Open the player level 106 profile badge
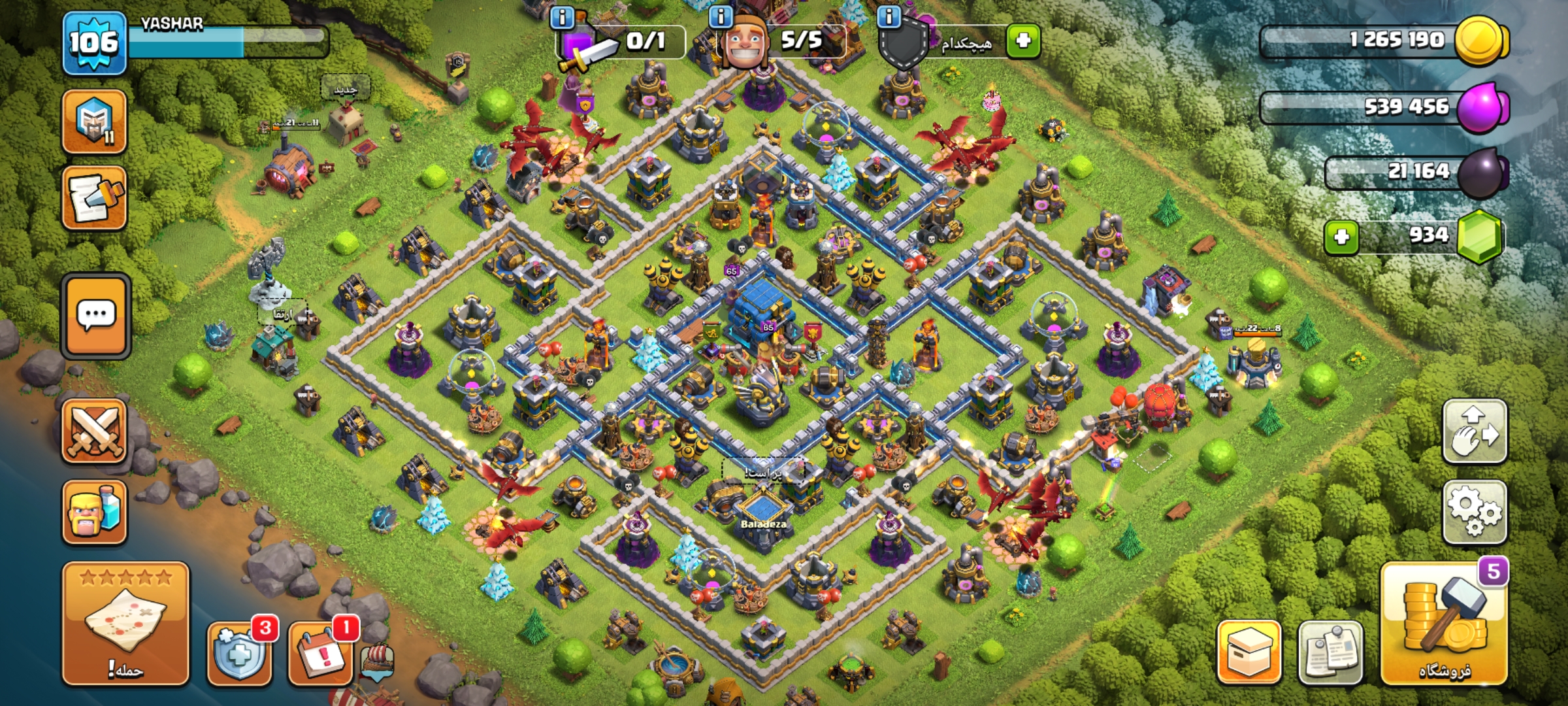This screenshot has width=1568, height=706. coord(94,43)
